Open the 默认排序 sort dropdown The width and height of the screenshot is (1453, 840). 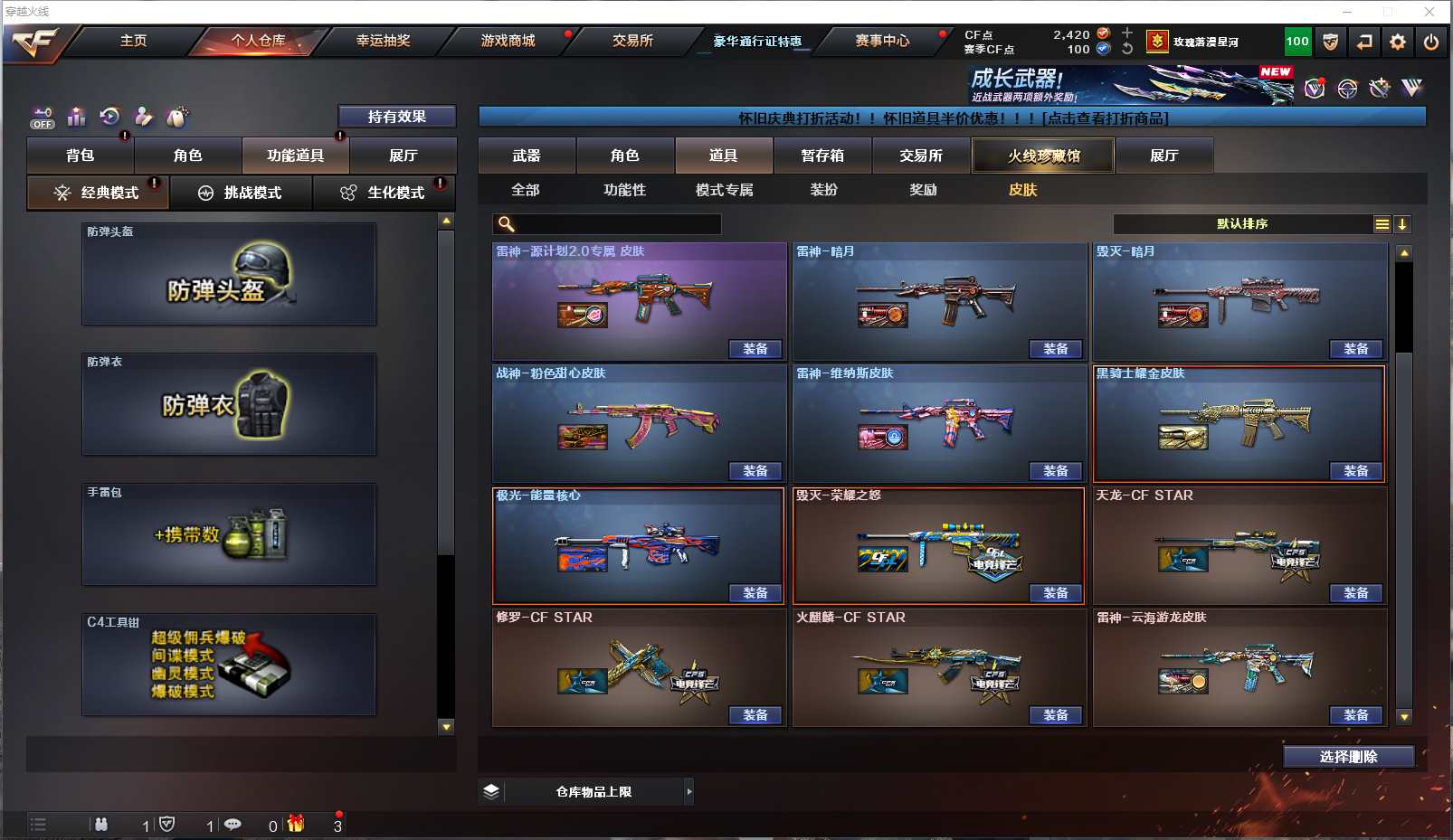point(1242,224)
